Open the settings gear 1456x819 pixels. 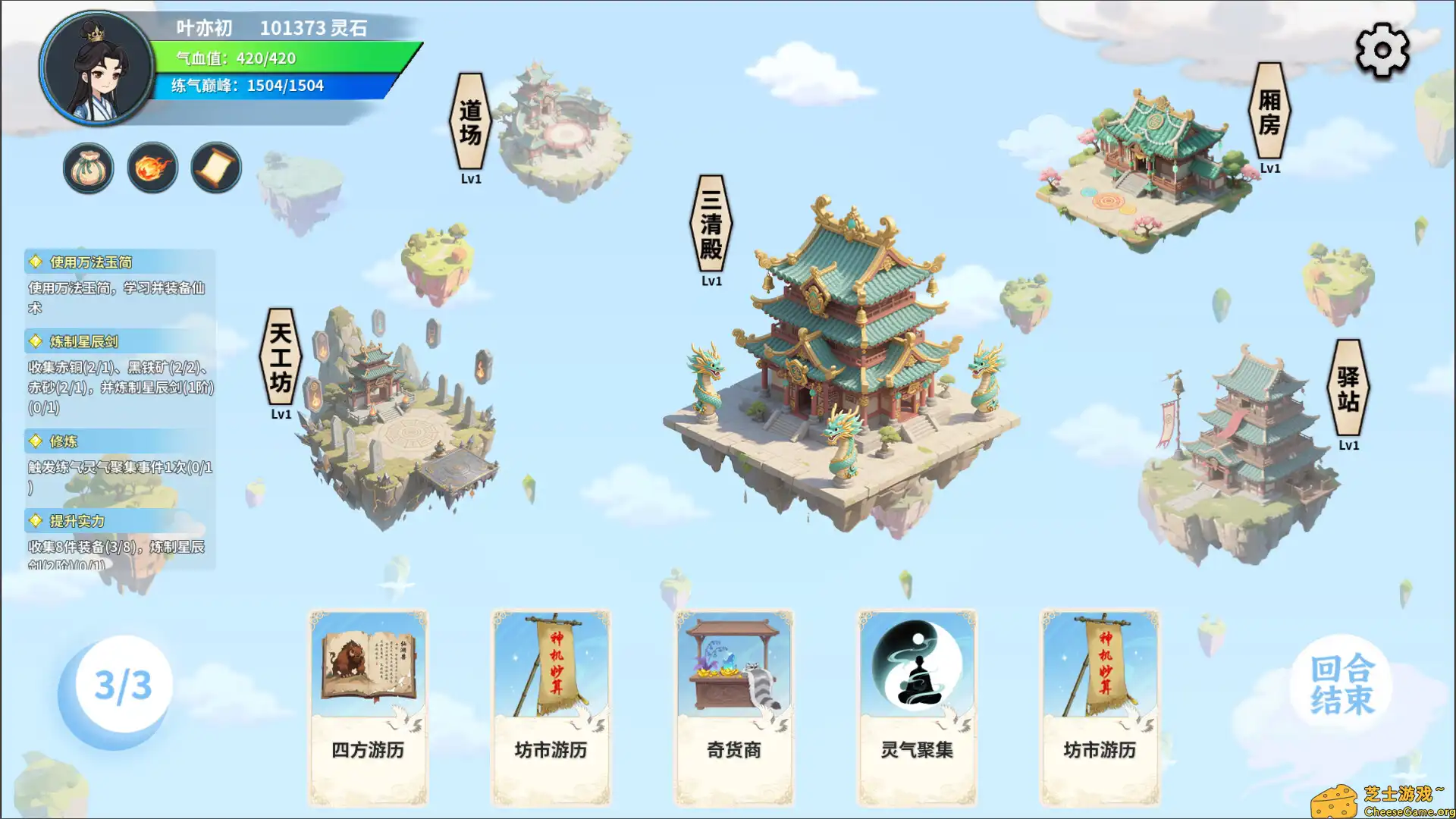click(x=1382, y=49)
